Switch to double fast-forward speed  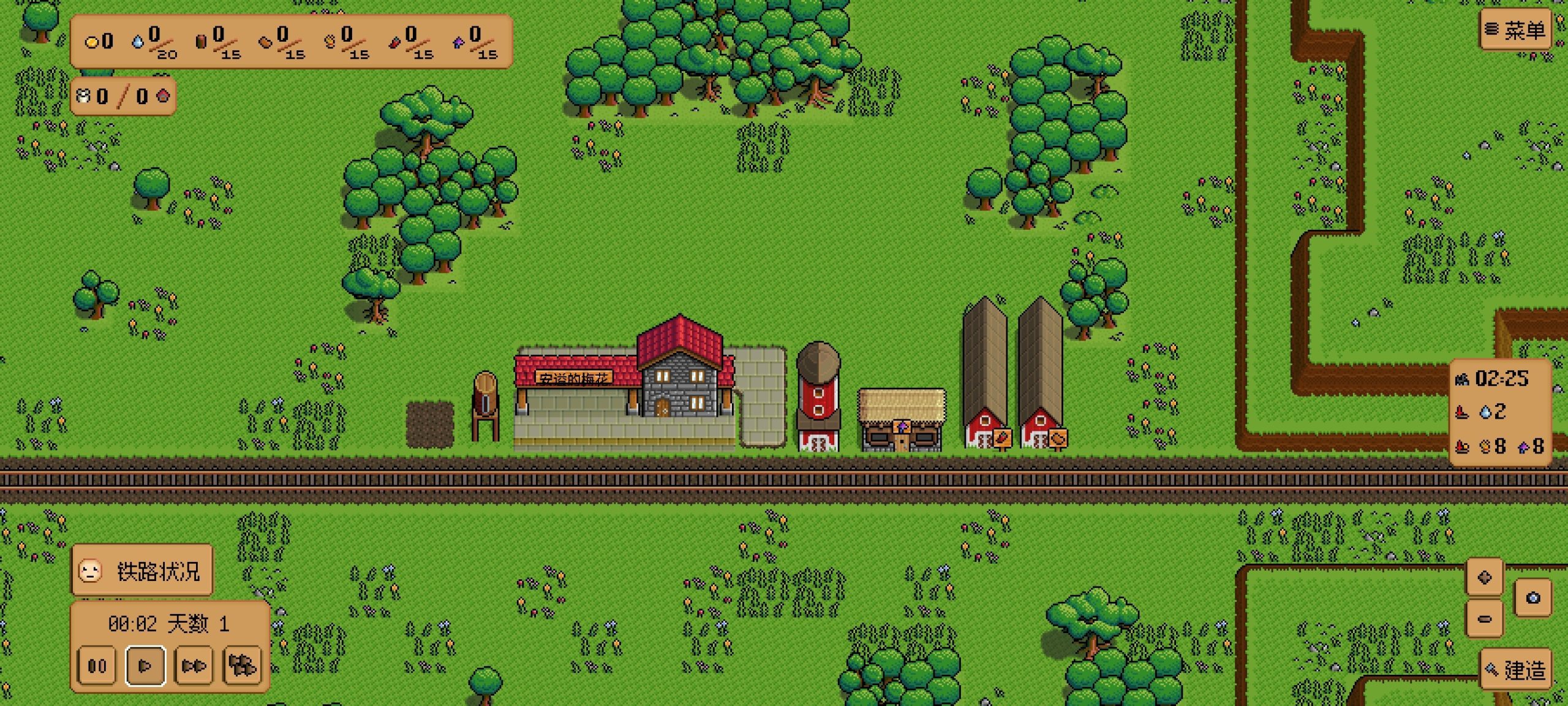194,665
